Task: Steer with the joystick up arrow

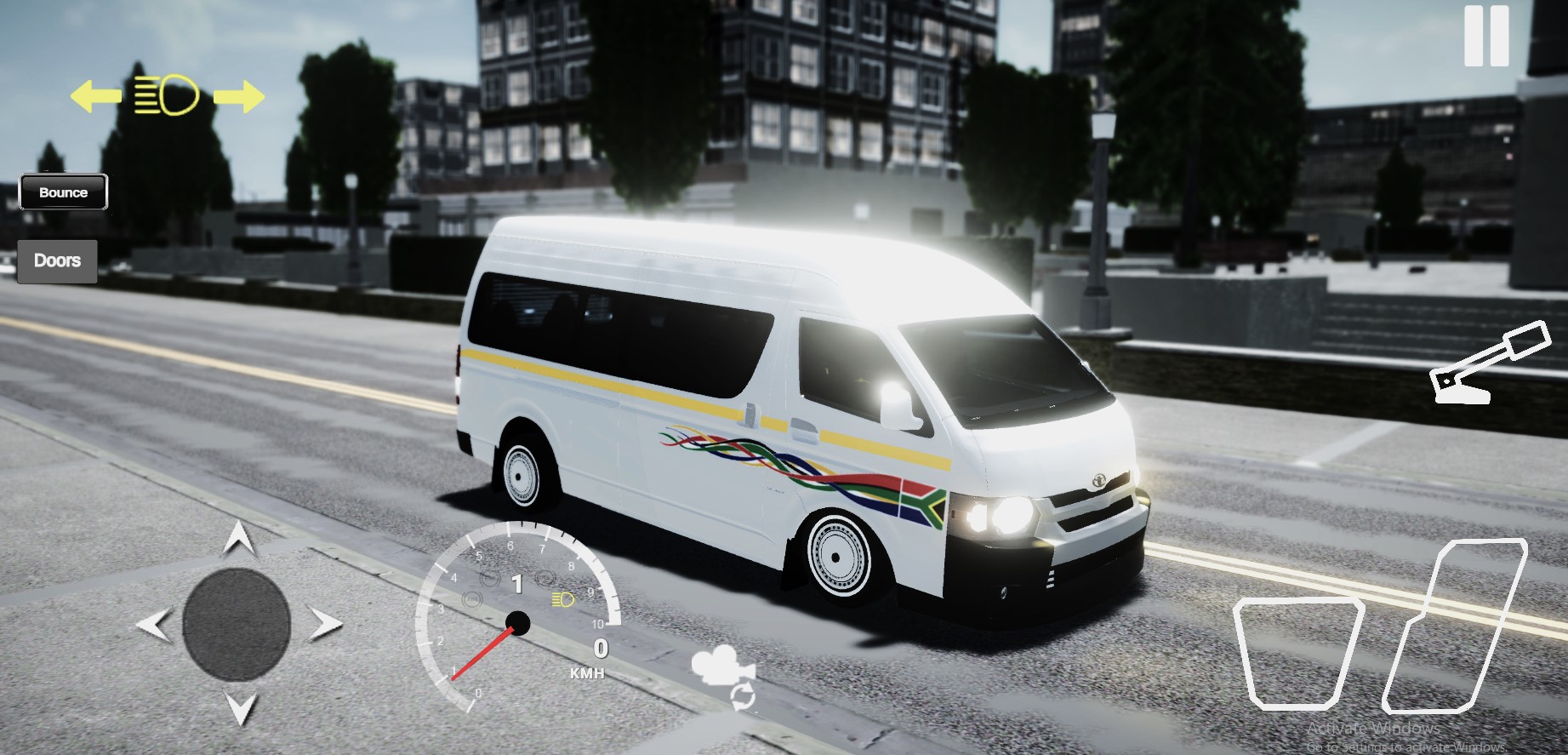Action: (239, 538)
